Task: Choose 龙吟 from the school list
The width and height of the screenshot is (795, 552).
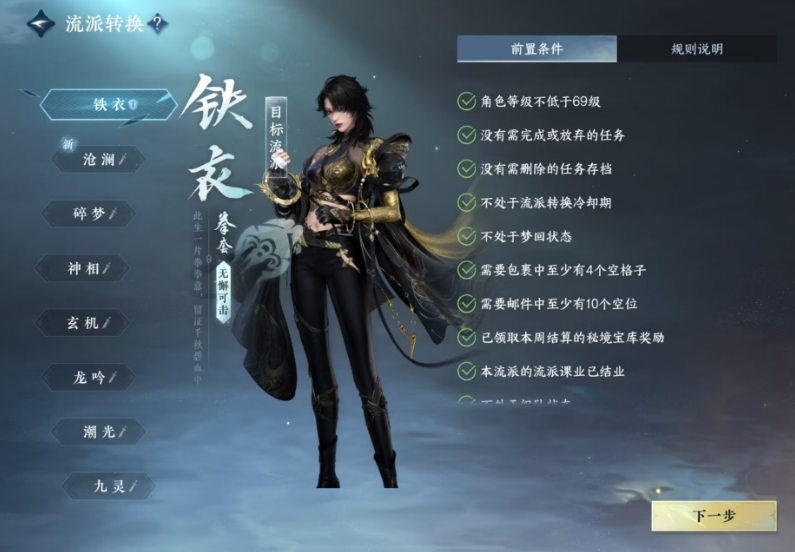Action: tap(90, 378)
